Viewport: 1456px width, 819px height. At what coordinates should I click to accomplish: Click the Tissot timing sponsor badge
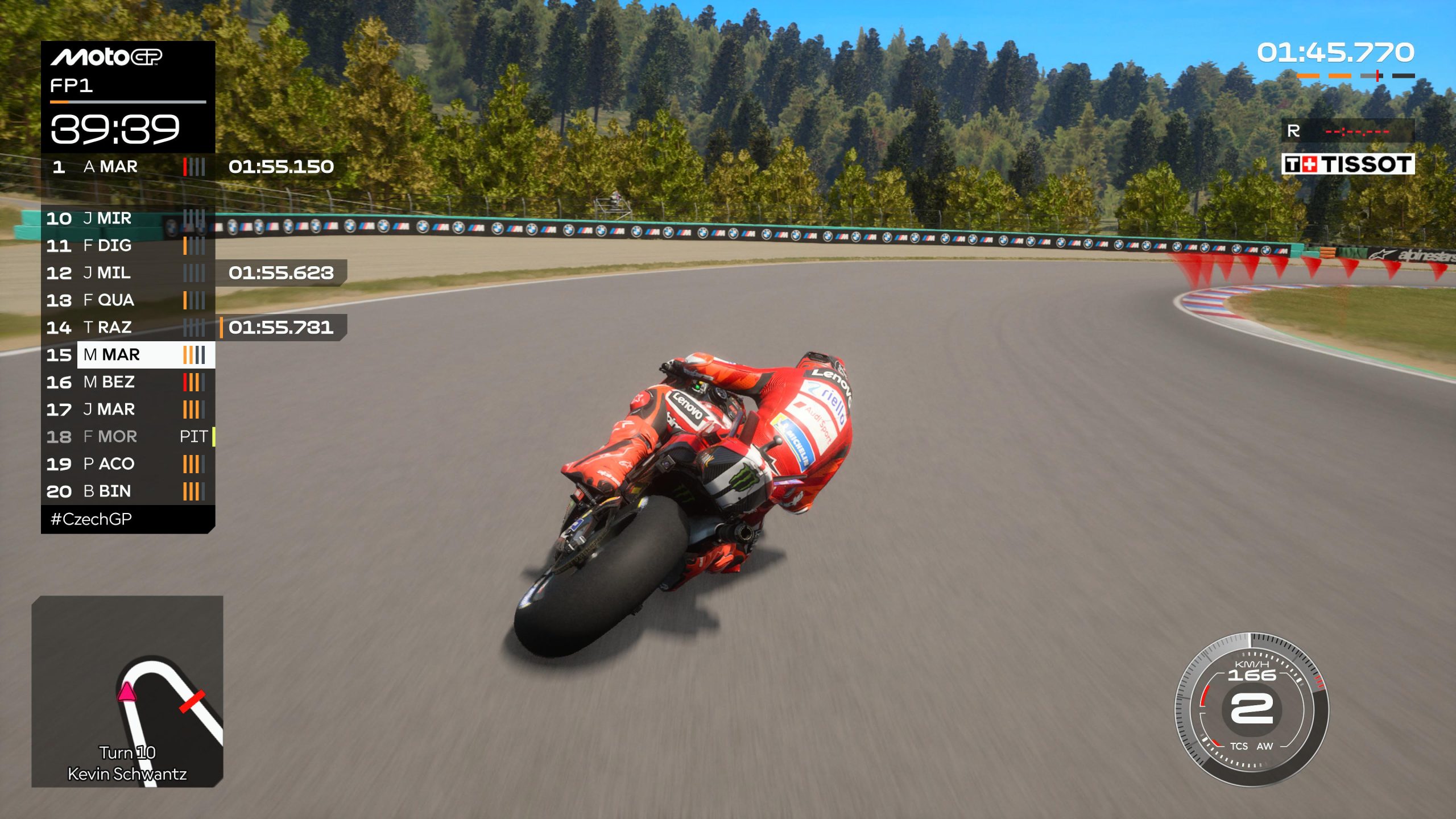[x=1347, y=164]
